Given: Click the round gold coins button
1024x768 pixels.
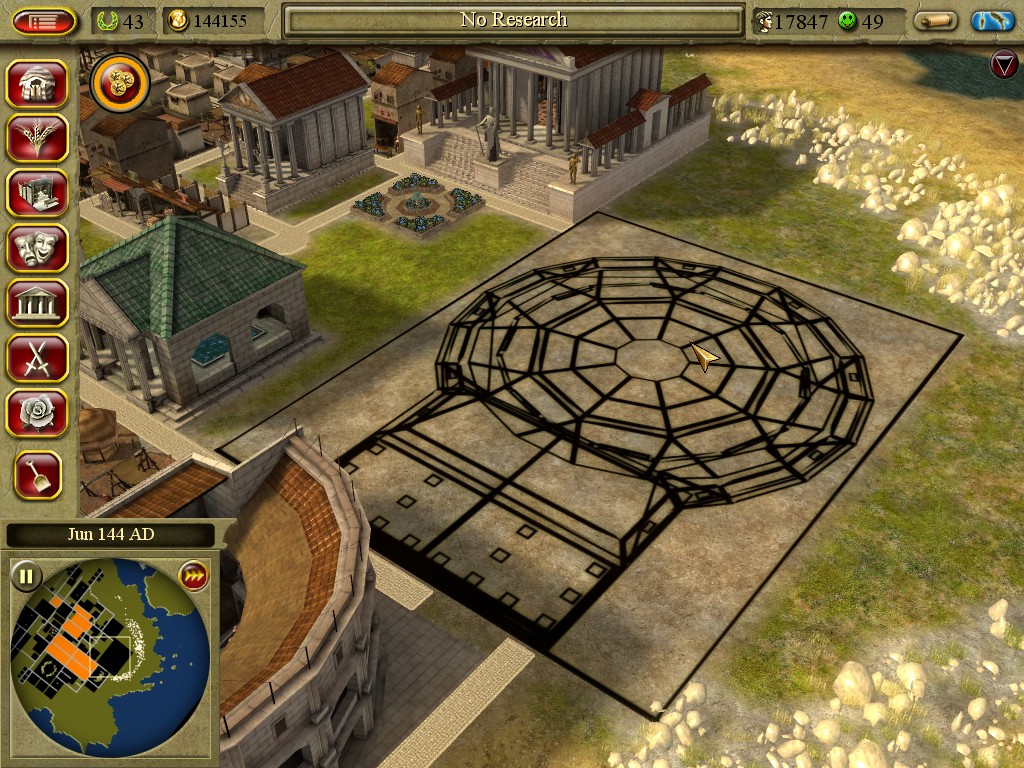Looking at the screenshot, I should click(x=120, y=83).
